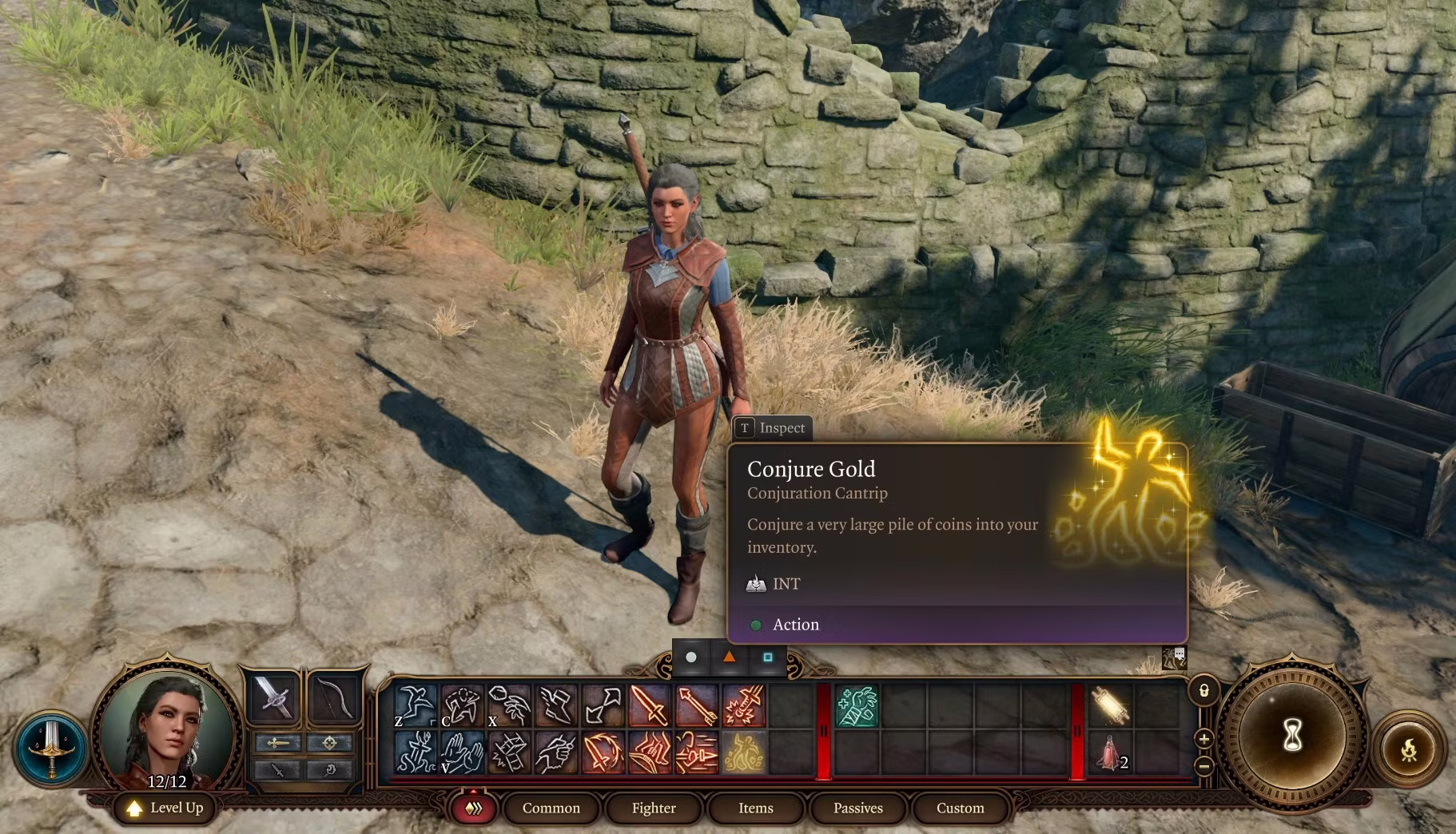Click the Level Up button

coord(166,808)
